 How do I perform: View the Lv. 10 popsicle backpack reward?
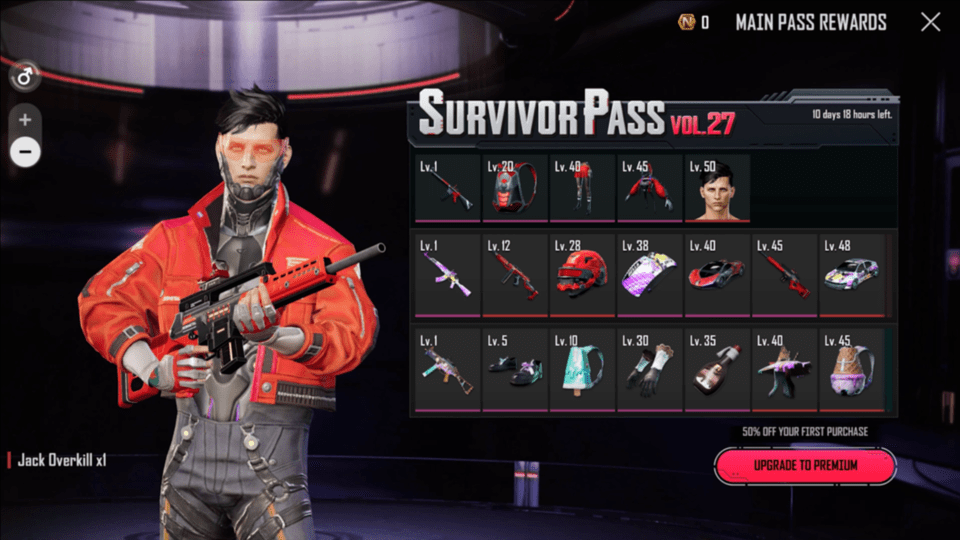point(582,369)
